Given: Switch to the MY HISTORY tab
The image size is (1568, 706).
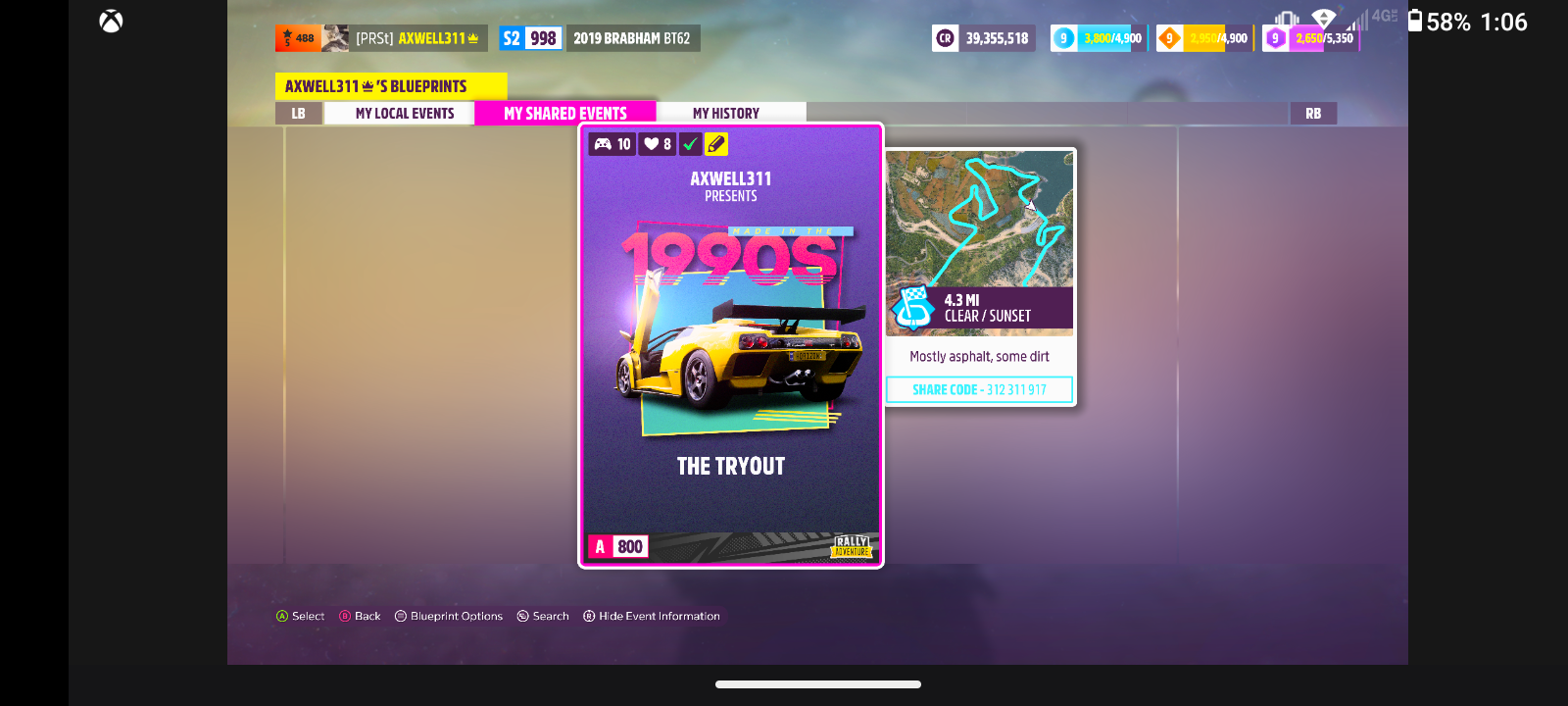Looking at the screenshot, I should tap(726, 112).
